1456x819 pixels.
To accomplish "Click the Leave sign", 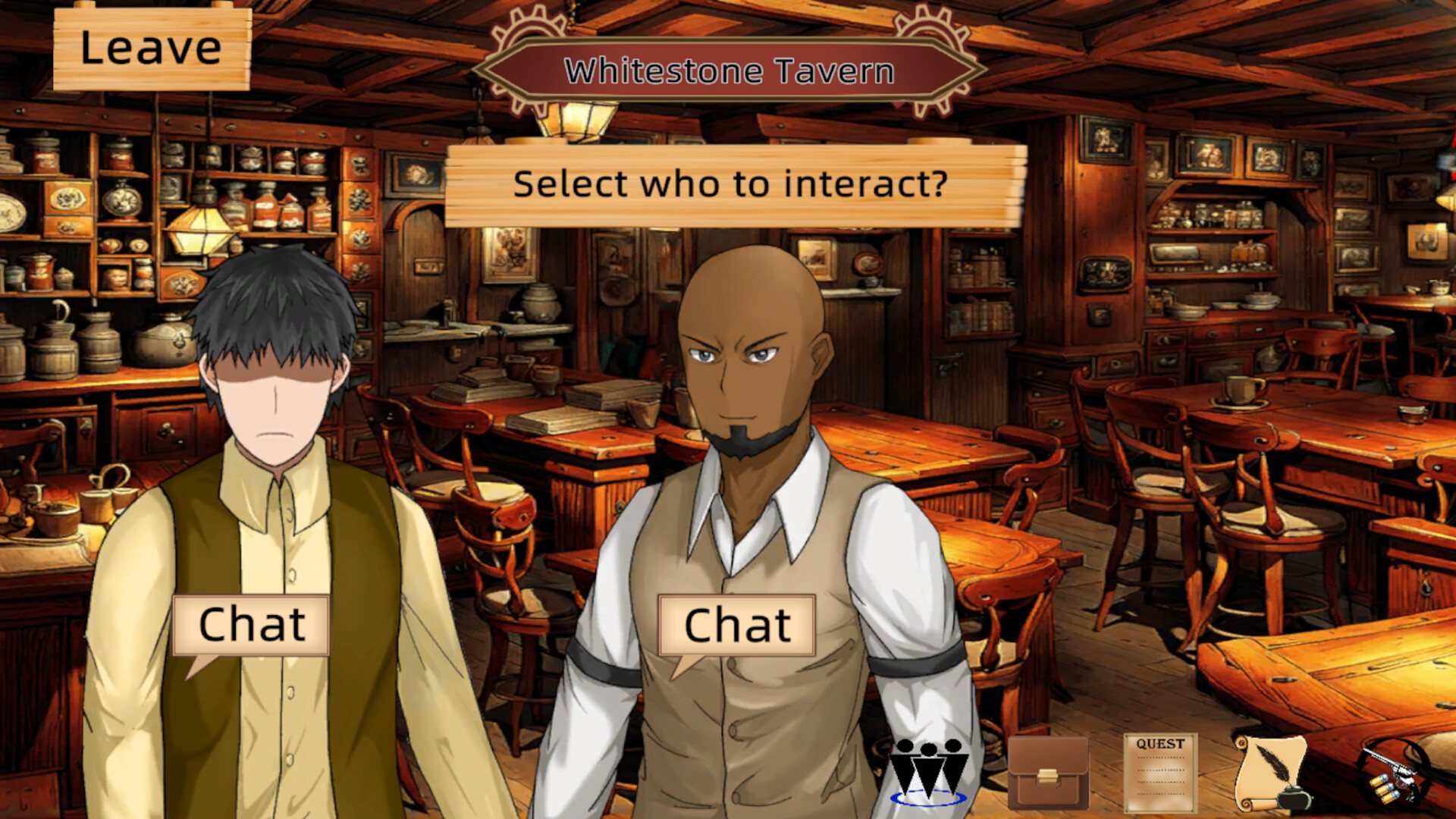I will pyautogui.click(x=149, y=47).
